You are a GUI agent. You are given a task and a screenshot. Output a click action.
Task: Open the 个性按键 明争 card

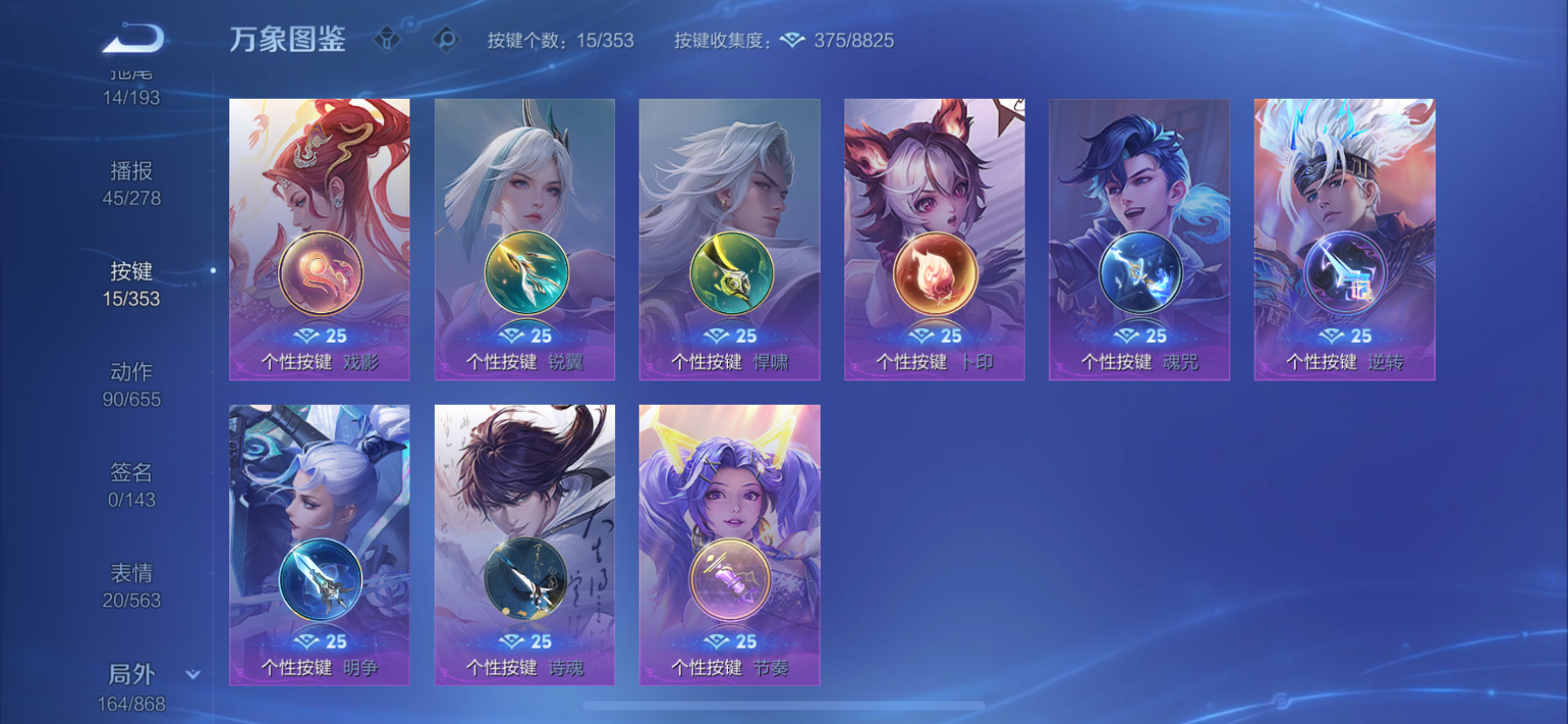pyautogui.click(x=318, y=542)
